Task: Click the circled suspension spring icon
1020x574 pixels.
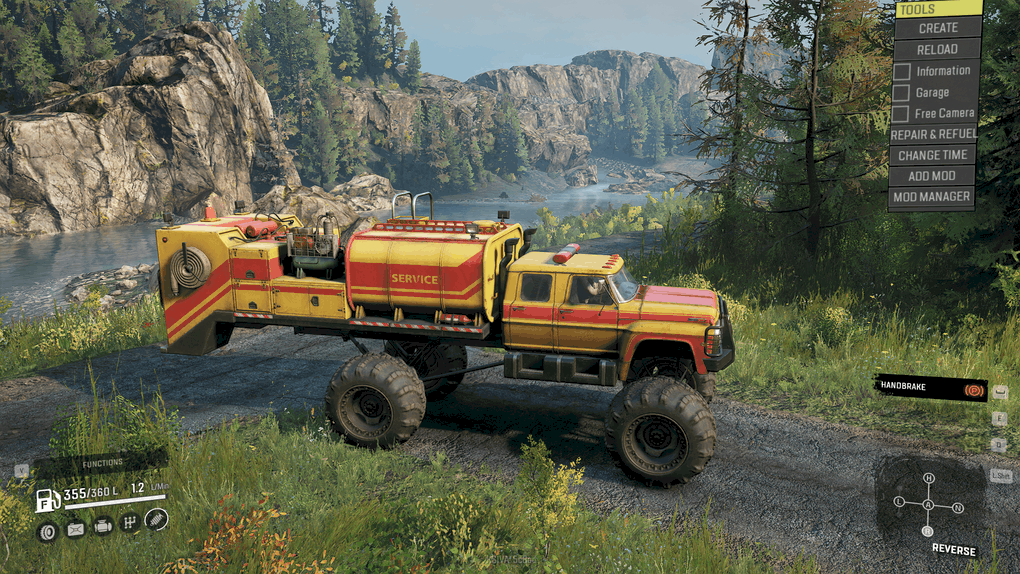Action: click(x=156, y=519)
